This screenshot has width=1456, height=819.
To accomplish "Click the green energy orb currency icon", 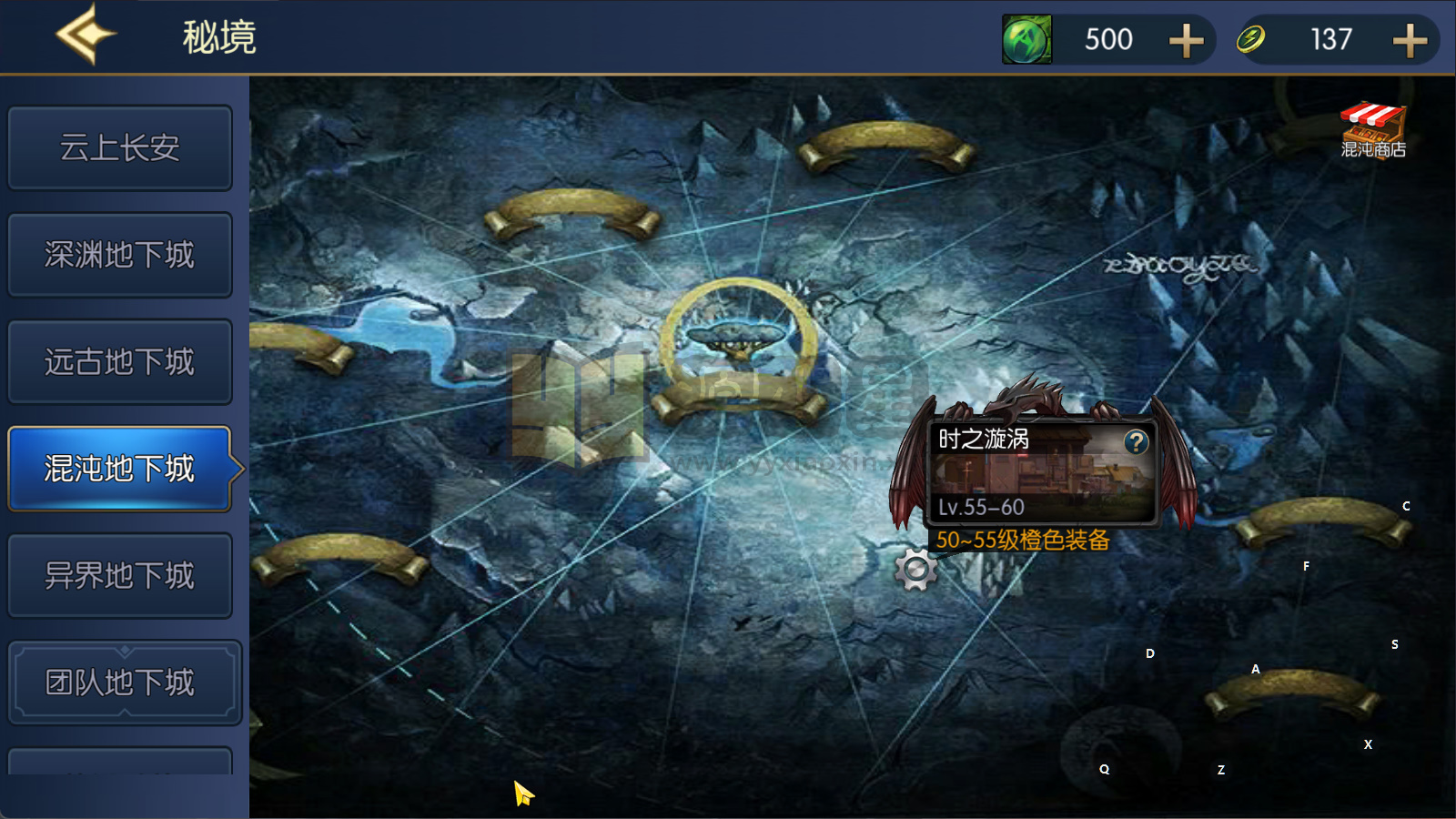I will click(x=1026, y=39).
